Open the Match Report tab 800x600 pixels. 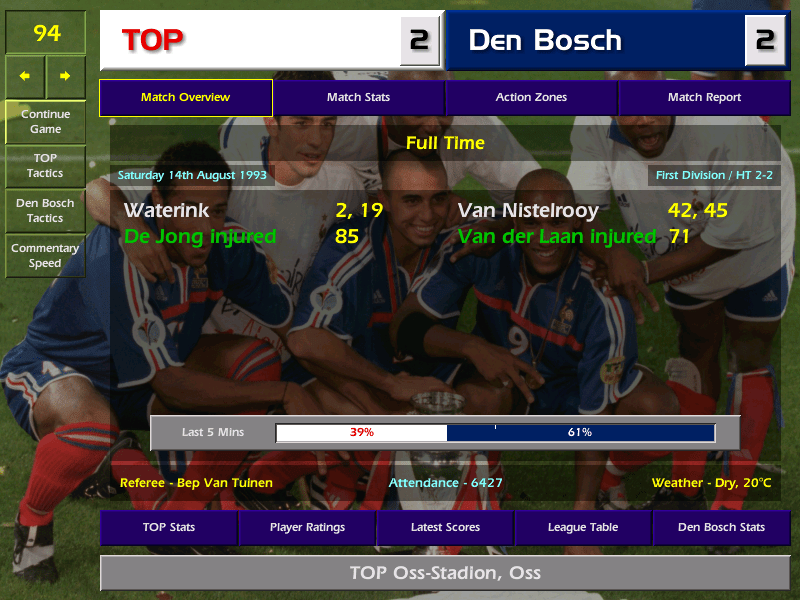coord(704,98)
